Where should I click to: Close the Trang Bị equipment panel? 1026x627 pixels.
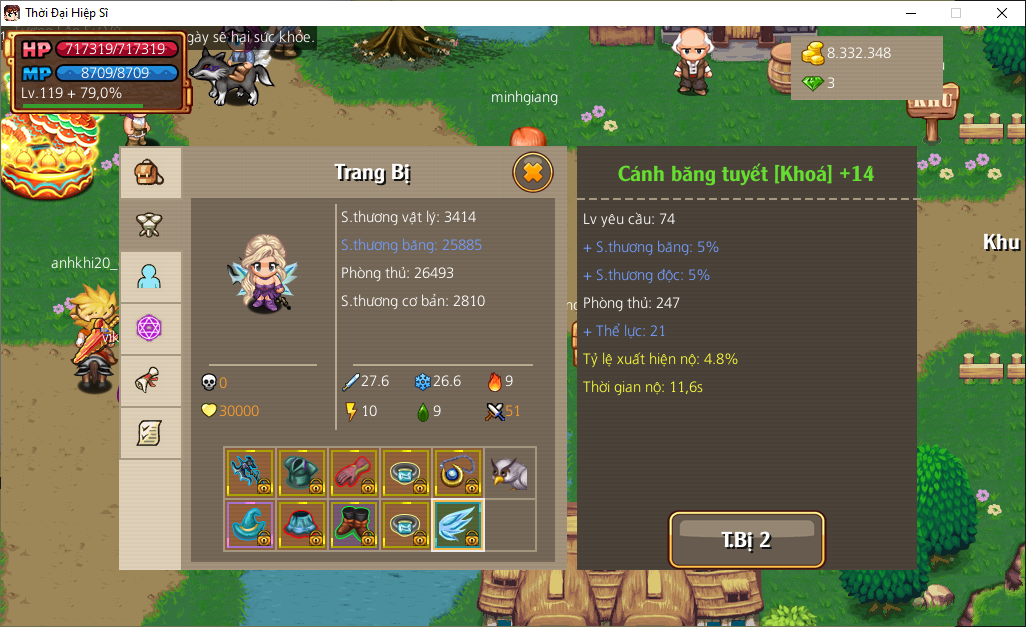[533, 172]
